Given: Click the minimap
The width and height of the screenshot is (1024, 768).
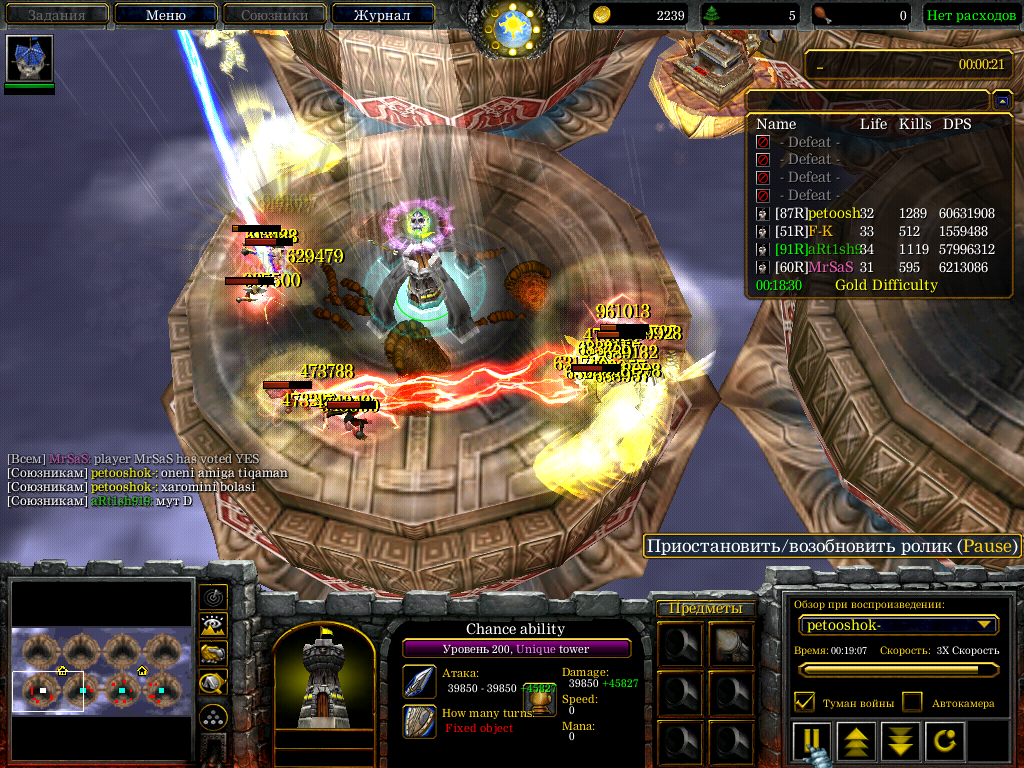Looking at the screenshot, I should [x=102, y=671].
